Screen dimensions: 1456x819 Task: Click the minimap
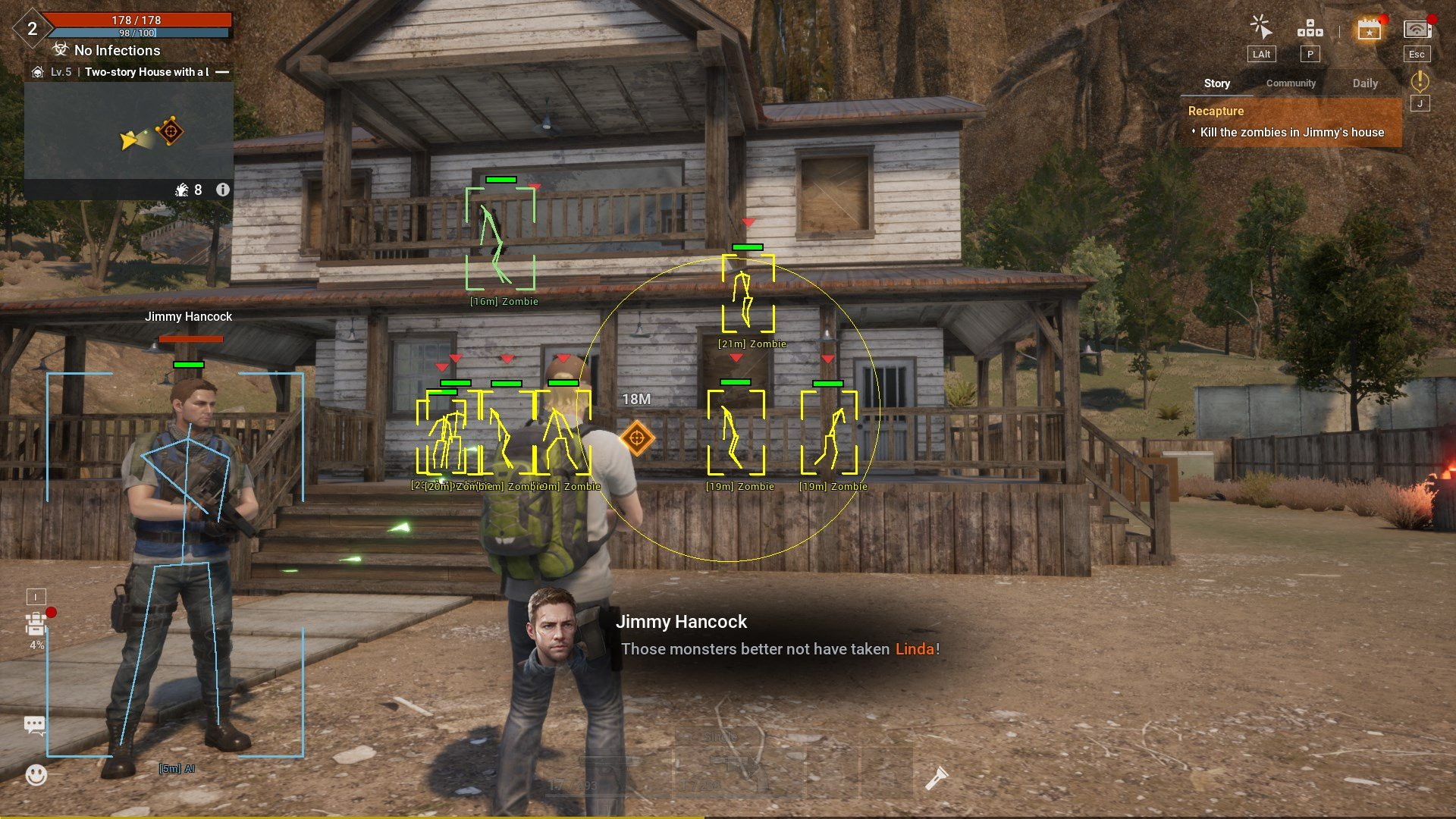[129, 130]
